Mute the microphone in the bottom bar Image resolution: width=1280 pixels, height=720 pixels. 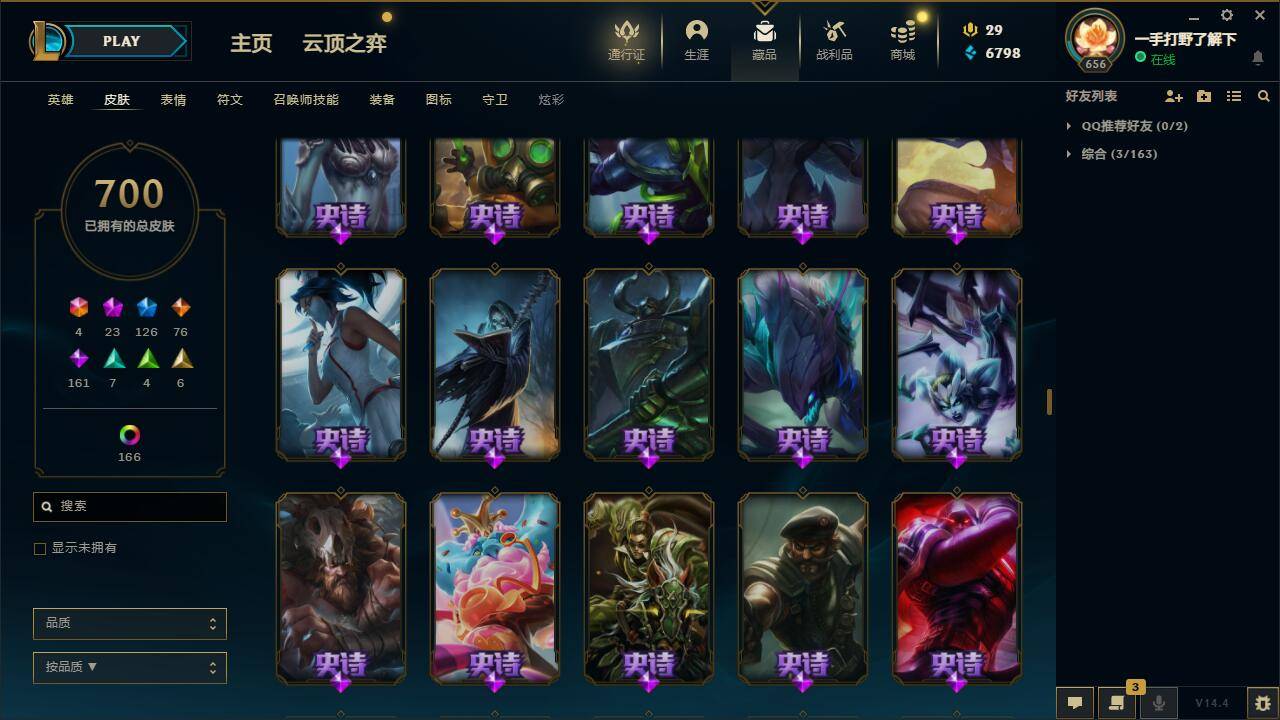click(1159, 702)
